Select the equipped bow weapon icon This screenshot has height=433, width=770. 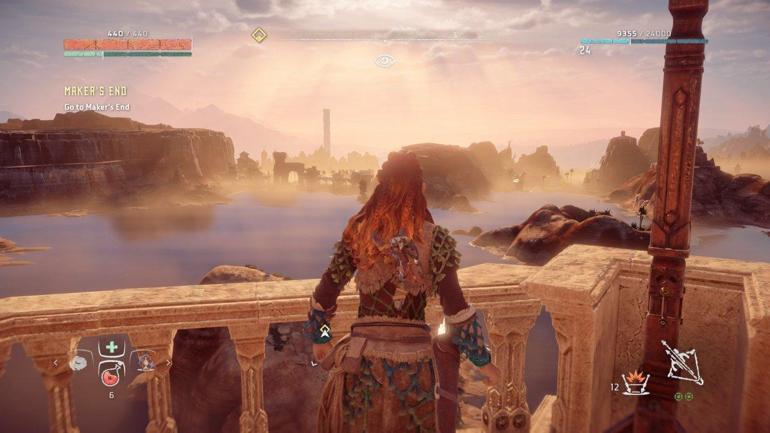pos(681,362)
